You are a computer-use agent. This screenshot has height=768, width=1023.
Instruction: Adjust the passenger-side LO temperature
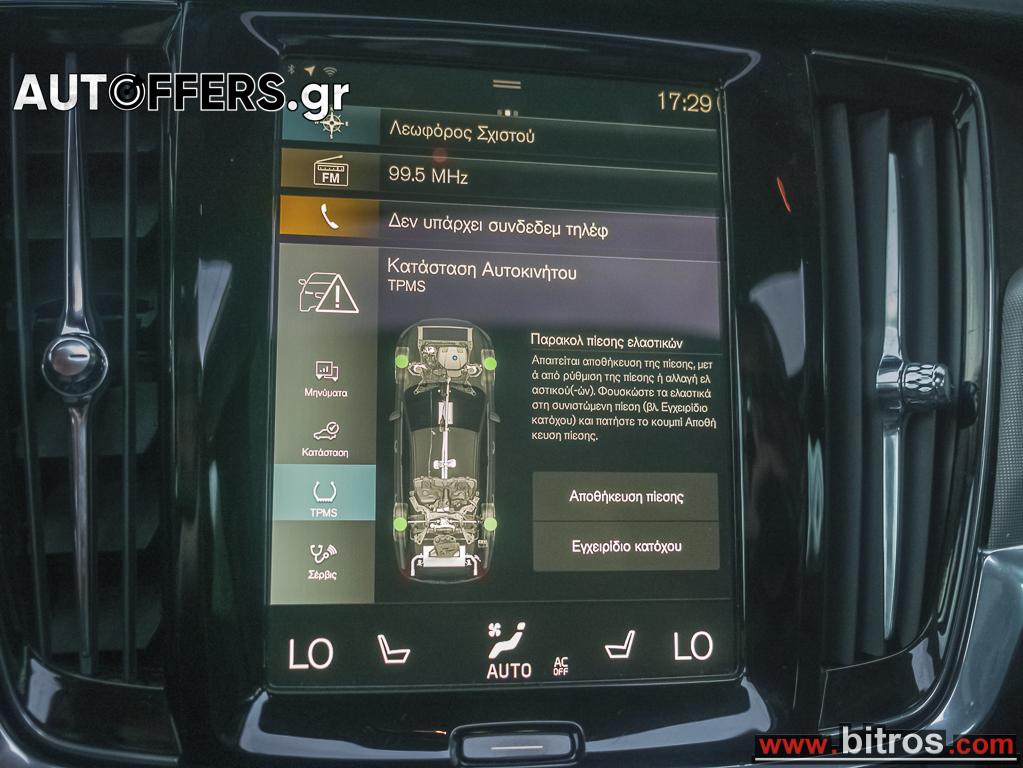[693, 646]
